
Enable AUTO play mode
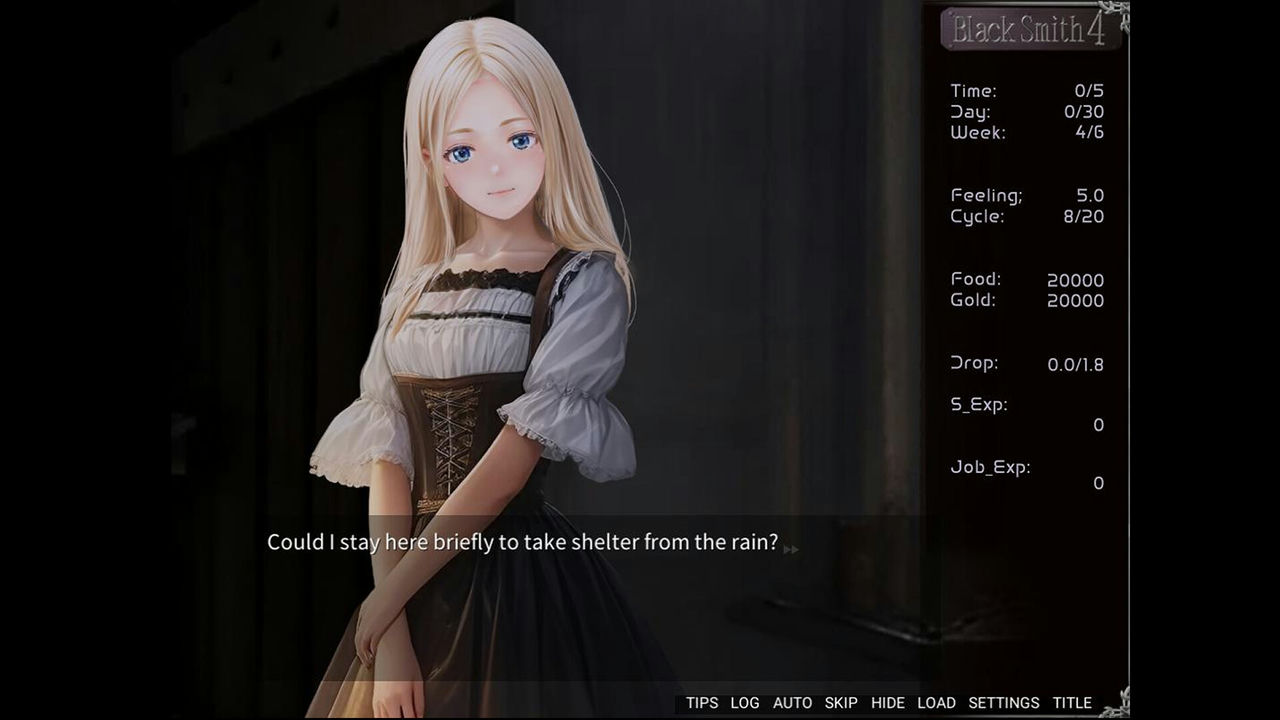pos(792,702)
